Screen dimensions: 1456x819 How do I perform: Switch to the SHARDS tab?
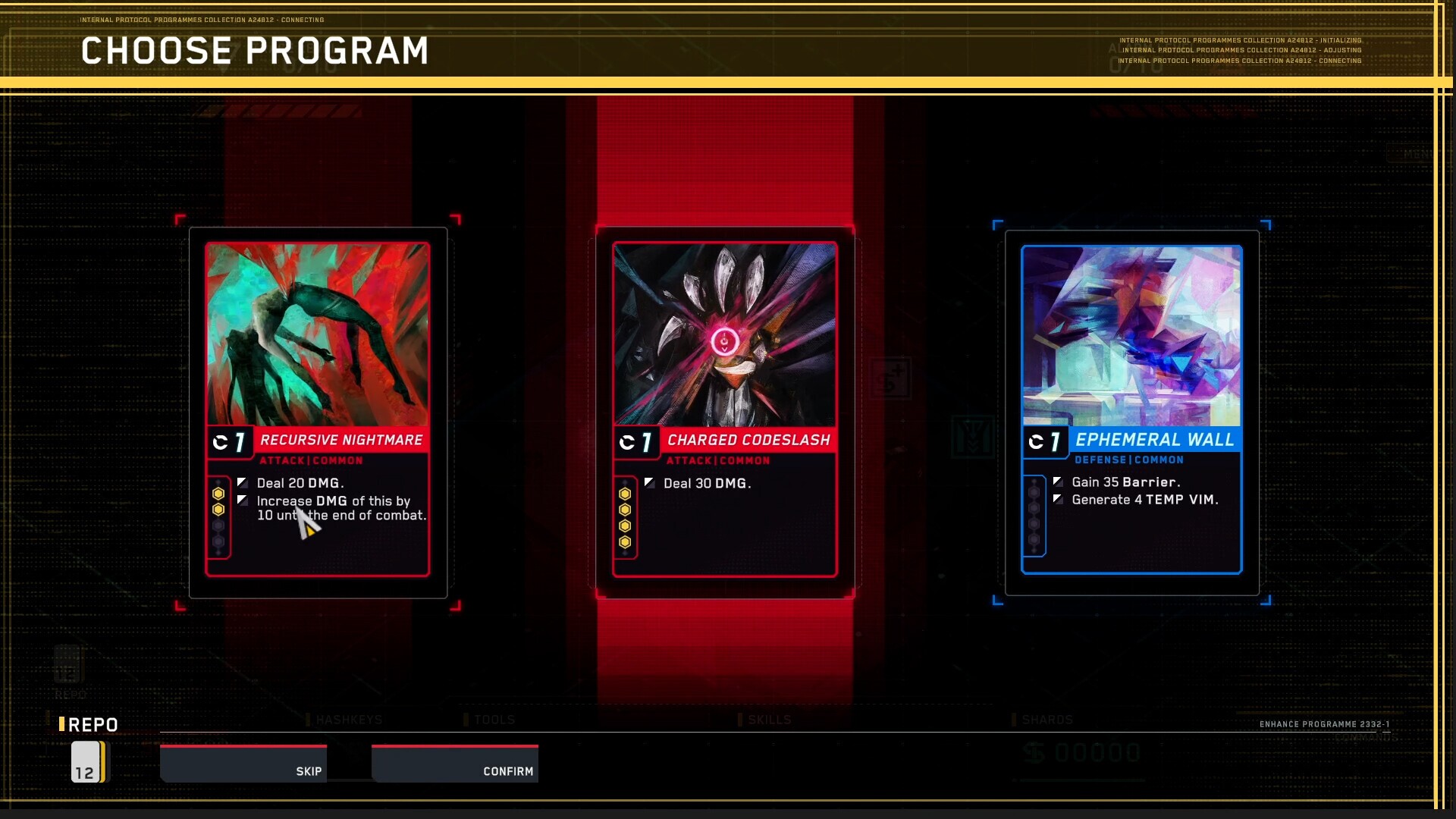pyautogui.click(x=1046, y=719)
